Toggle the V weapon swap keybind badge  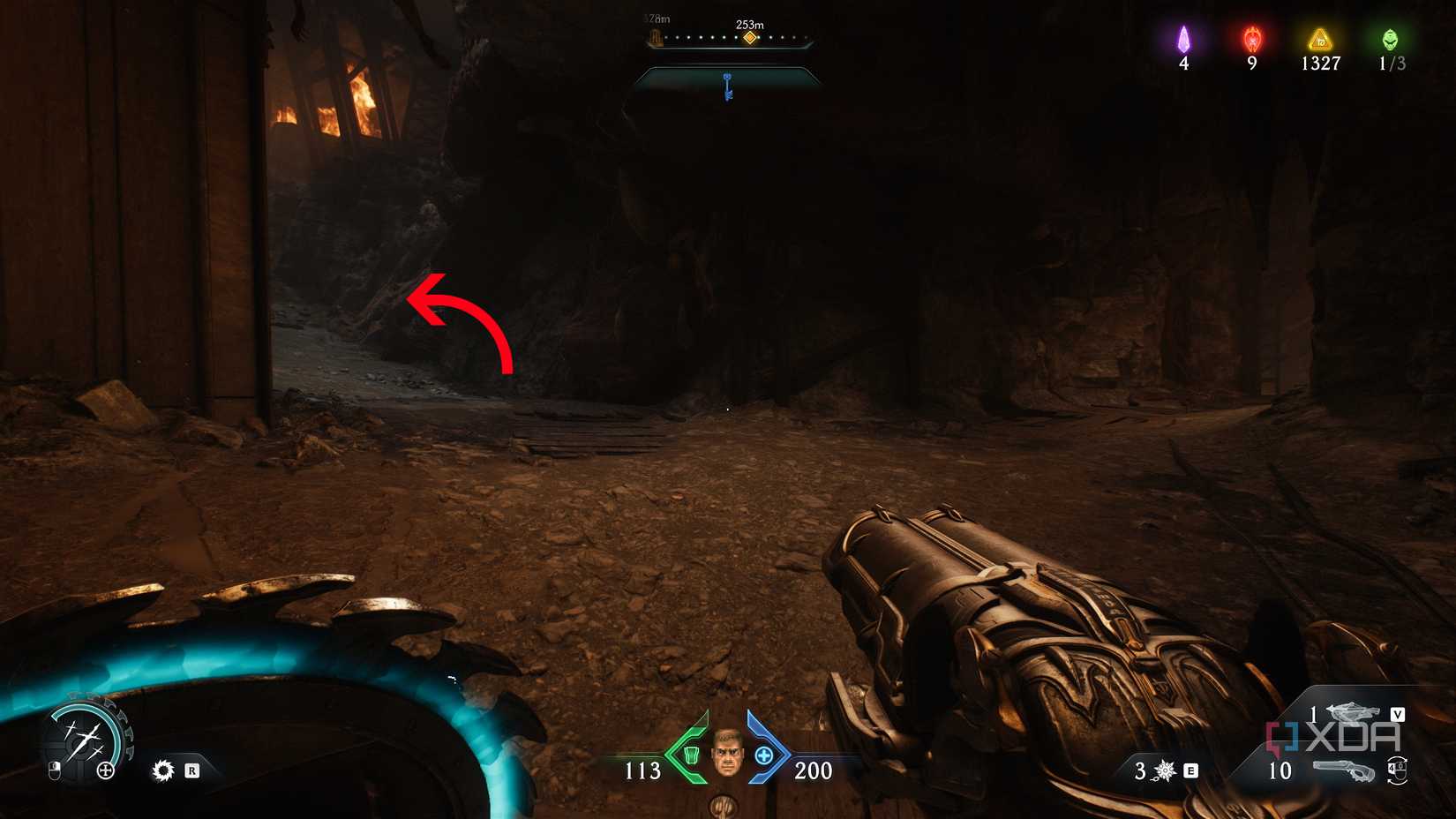coord(1400,715)
